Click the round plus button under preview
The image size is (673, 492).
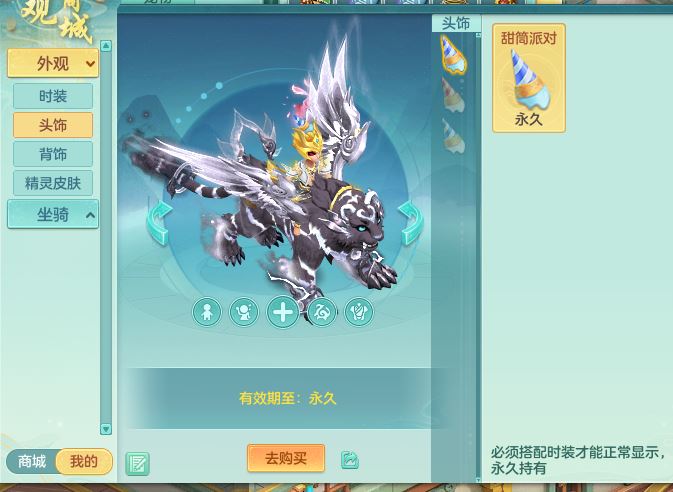[283, 312]
